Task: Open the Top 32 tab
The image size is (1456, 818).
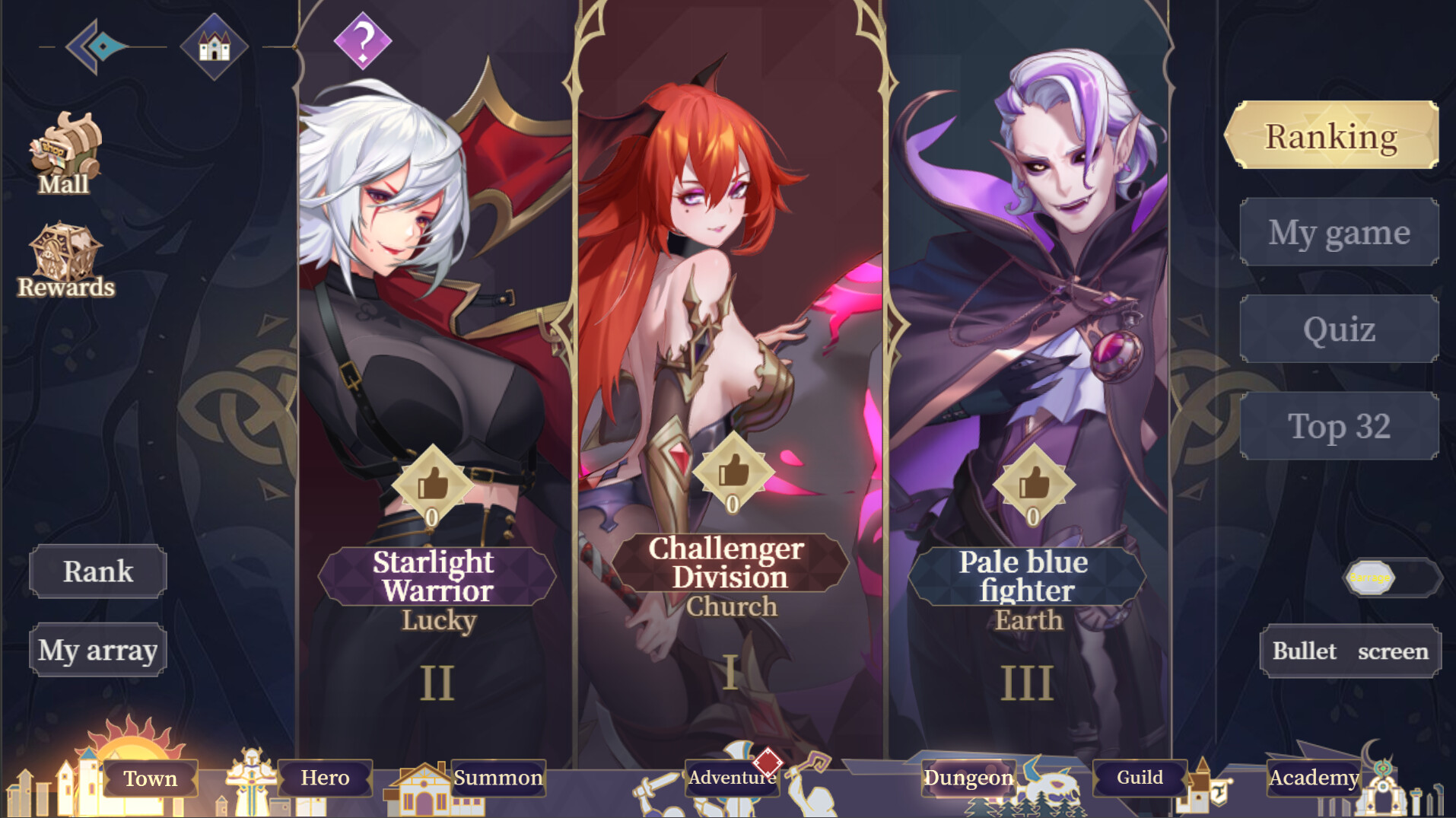Action: 1339,426
